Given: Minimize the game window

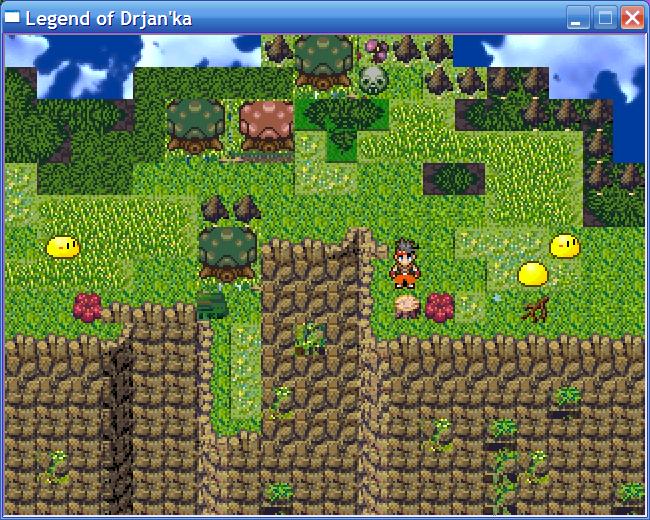Looking at the screenshot, I should tap(578, 17).
